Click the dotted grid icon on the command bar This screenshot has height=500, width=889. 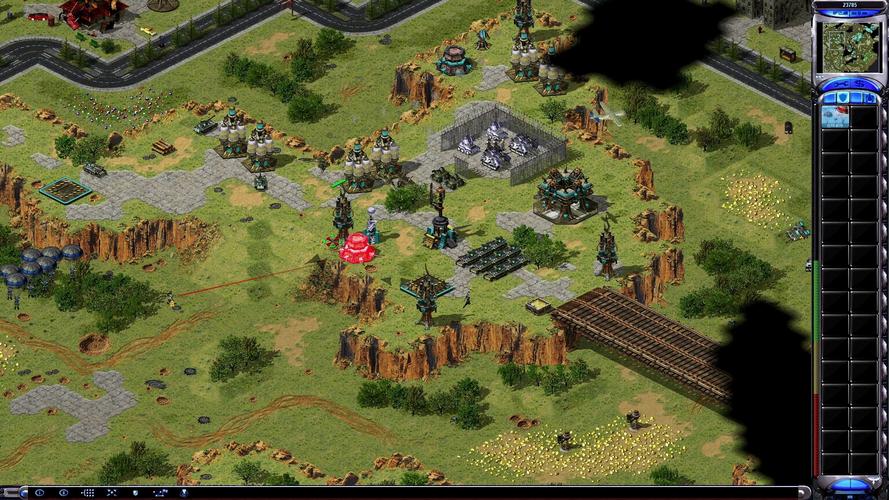pyautogui.click(x=88, y=493)
